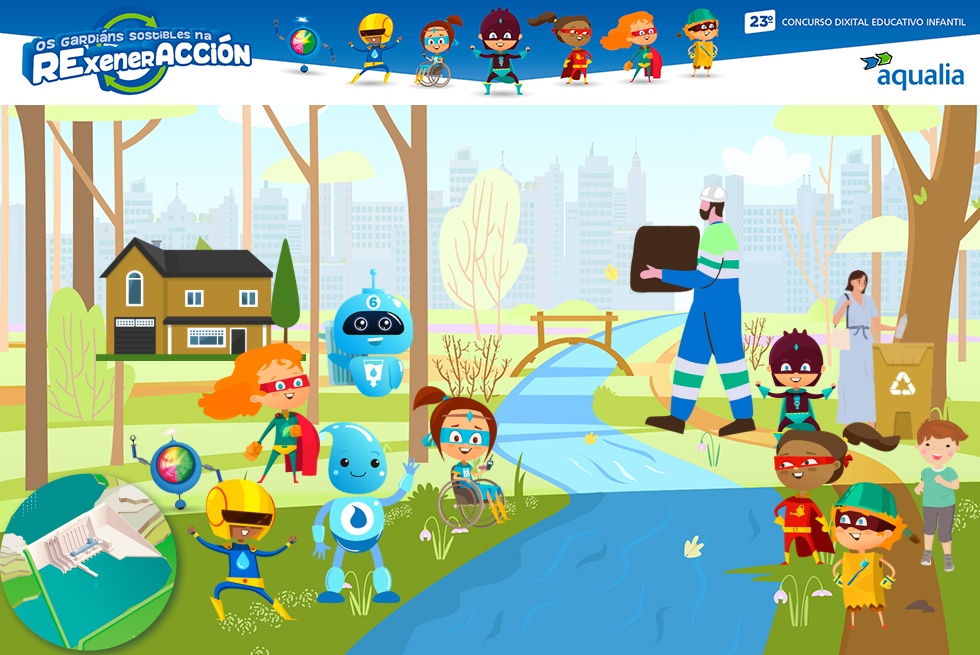Open the circular dam facility thumbnail
The width and height of the screenshot is (980, 655).
pyautogui.click(x=87, y=562)
